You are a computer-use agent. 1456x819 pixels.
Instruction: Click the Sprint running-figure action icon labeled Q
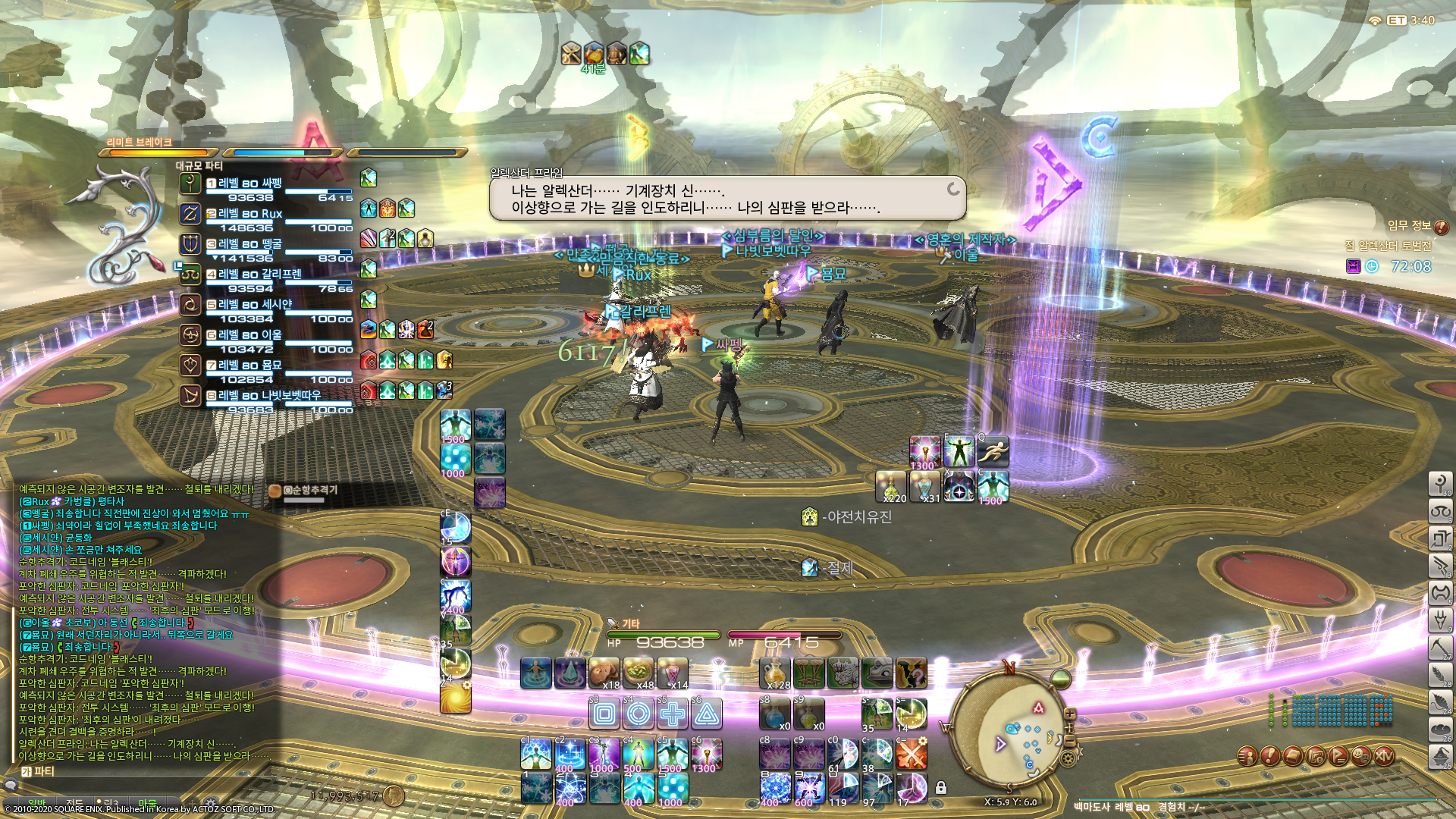pos(992,451)
